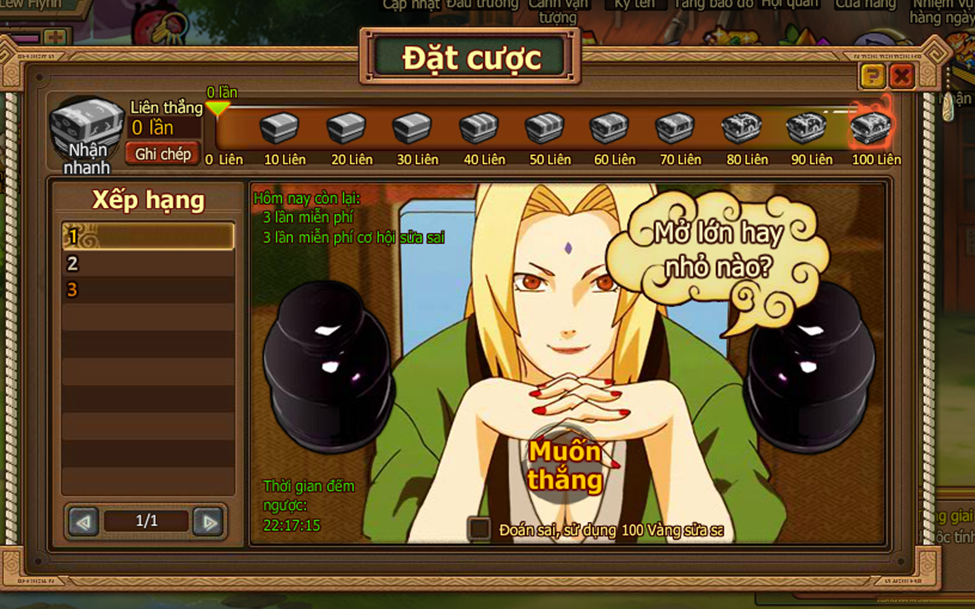
Task: Select the 10 Liên reward chest
Action: click(x=279, y=129)
